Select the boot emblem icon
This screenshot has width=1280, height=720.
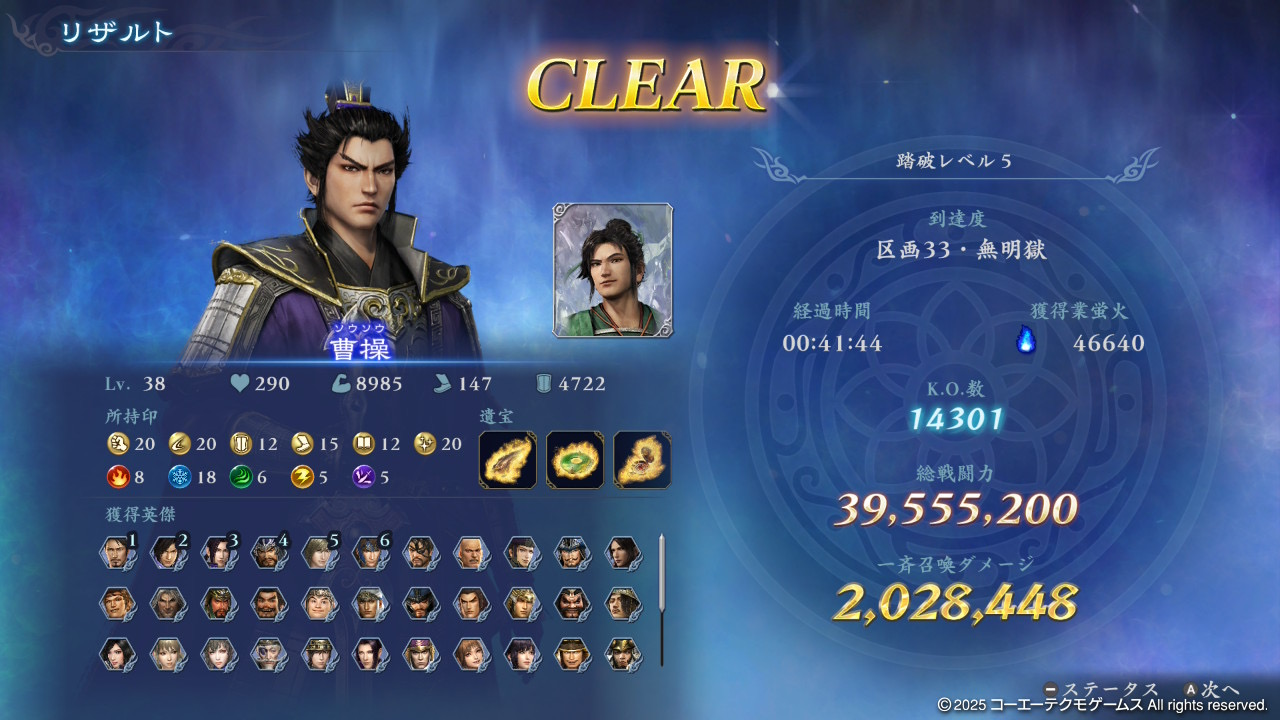coord(303,443)
